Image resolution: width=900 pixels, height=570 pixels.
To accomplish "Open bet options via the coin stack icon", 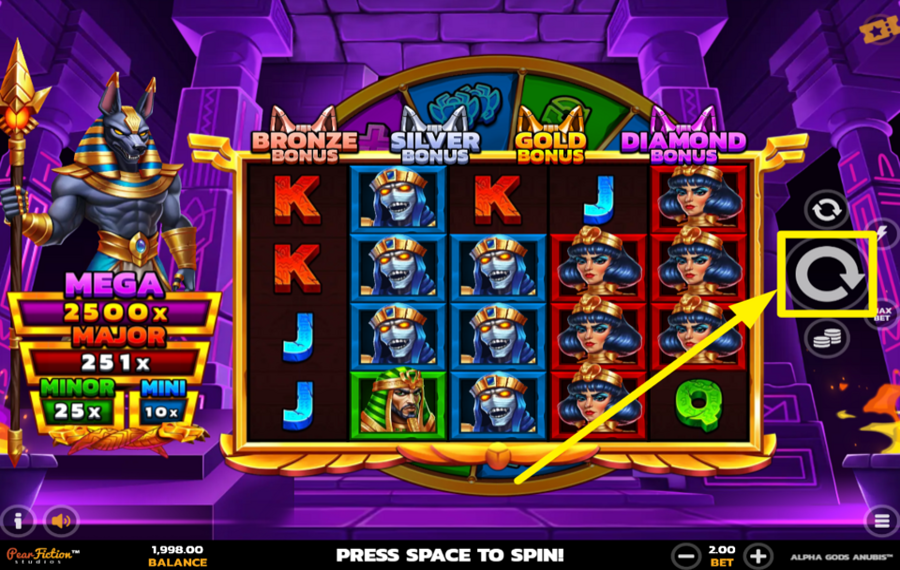I will [x=827, y=339].
